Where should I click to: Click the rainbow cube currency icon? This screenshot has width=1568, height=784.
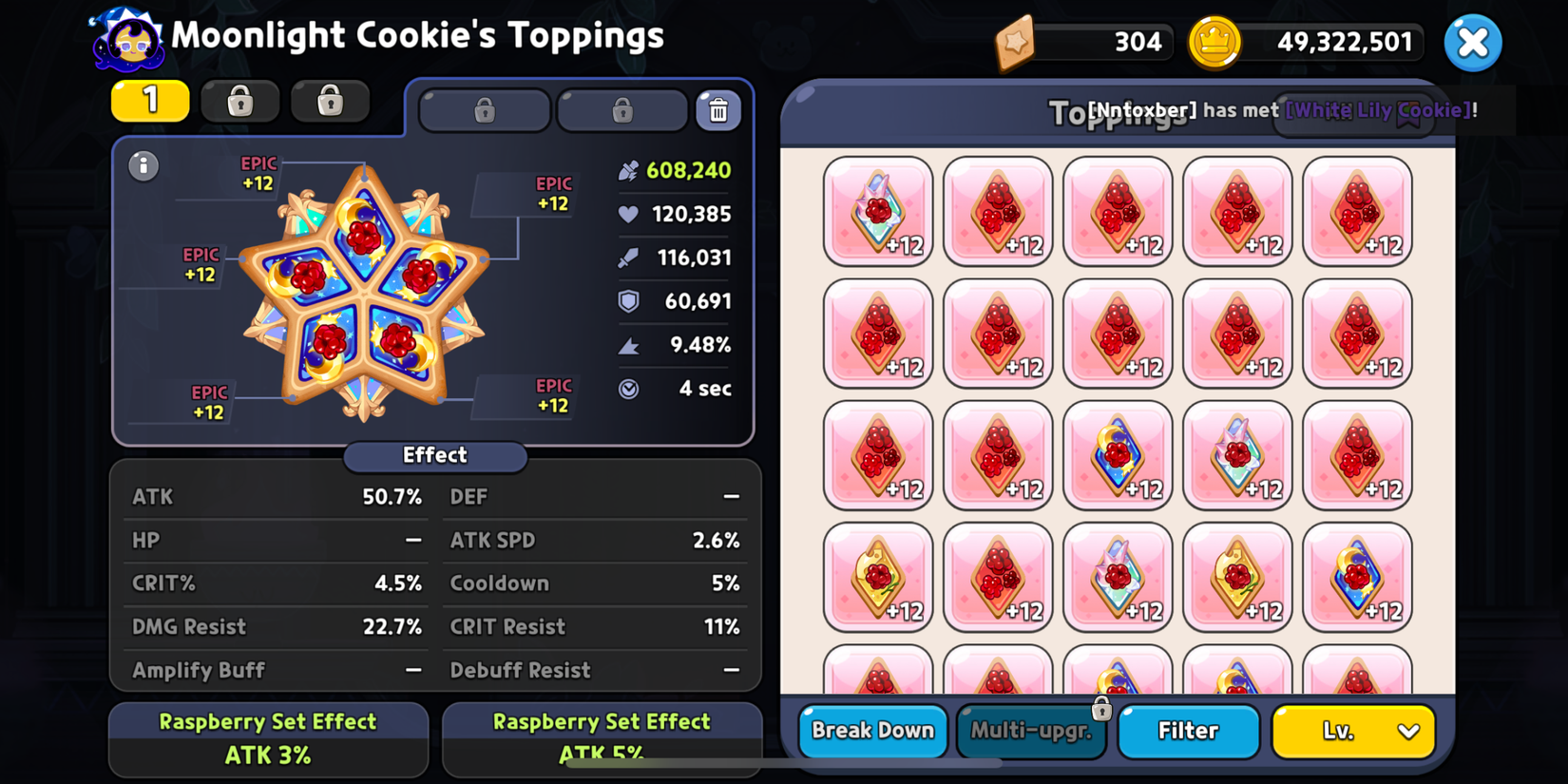[x=1016, y=42]
